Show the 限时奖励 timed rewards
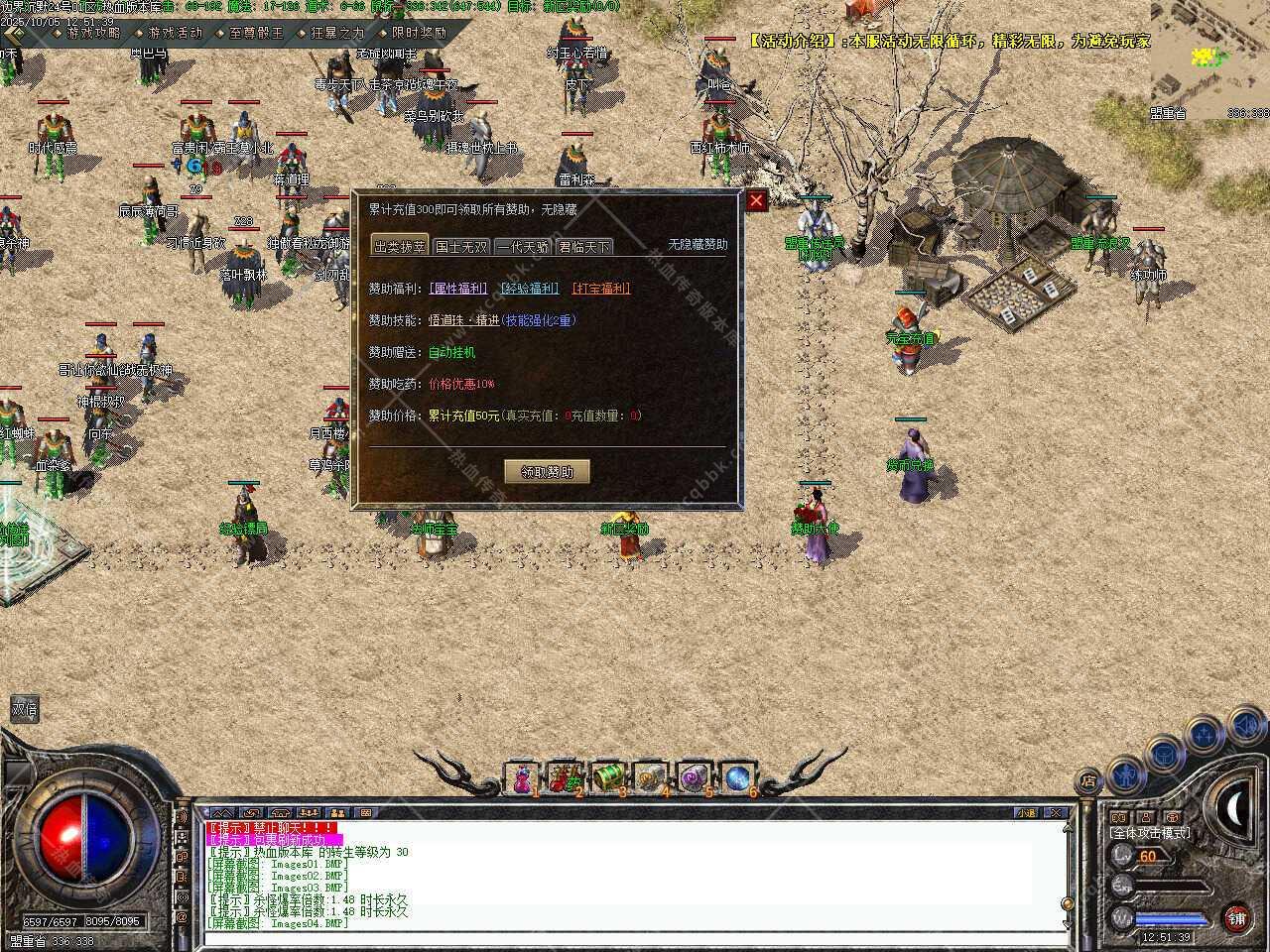1270x952 pixels. point(419,33)
